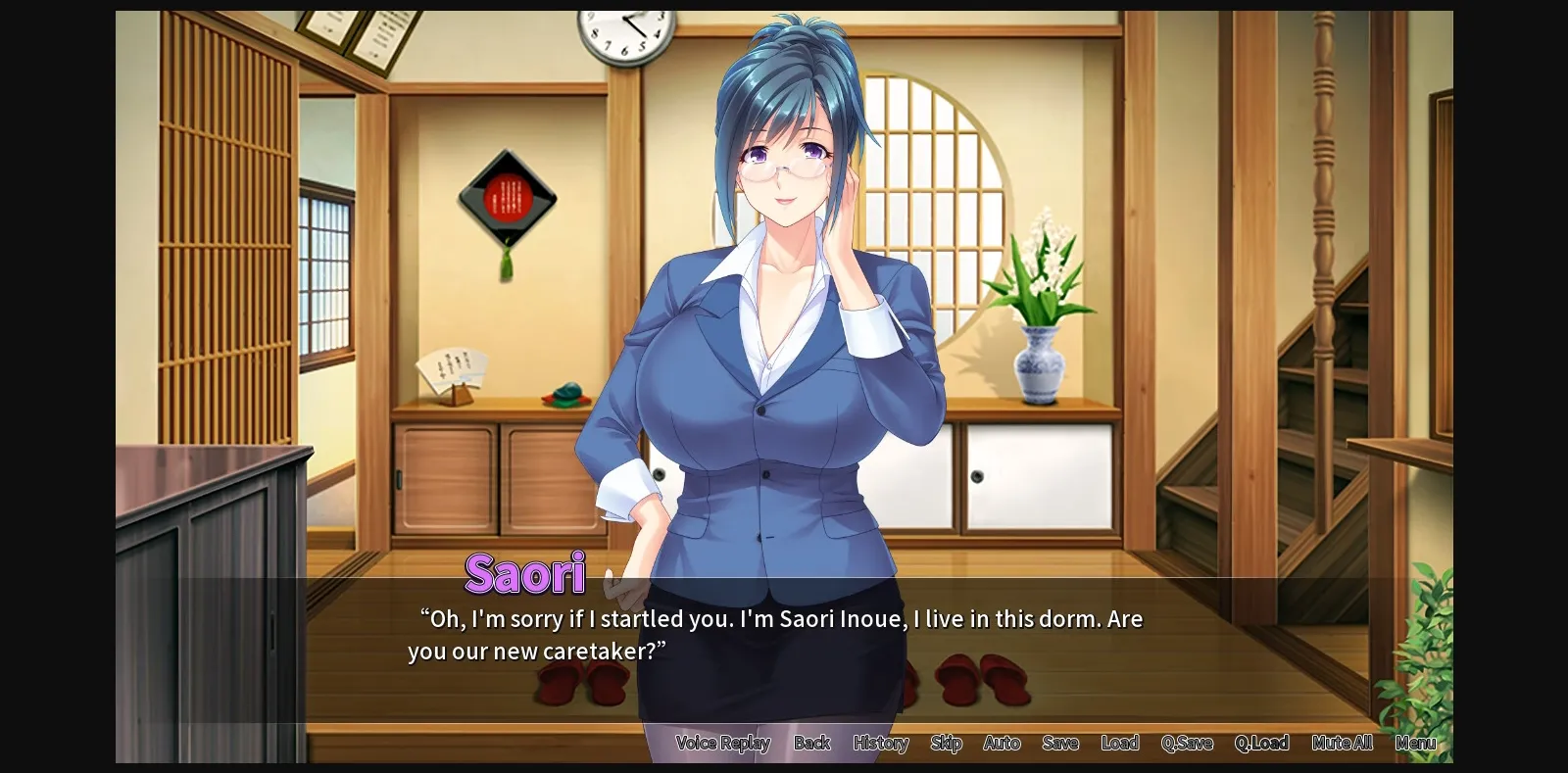Open the Load screen
1568x773 pixels.
(1121, 743)
